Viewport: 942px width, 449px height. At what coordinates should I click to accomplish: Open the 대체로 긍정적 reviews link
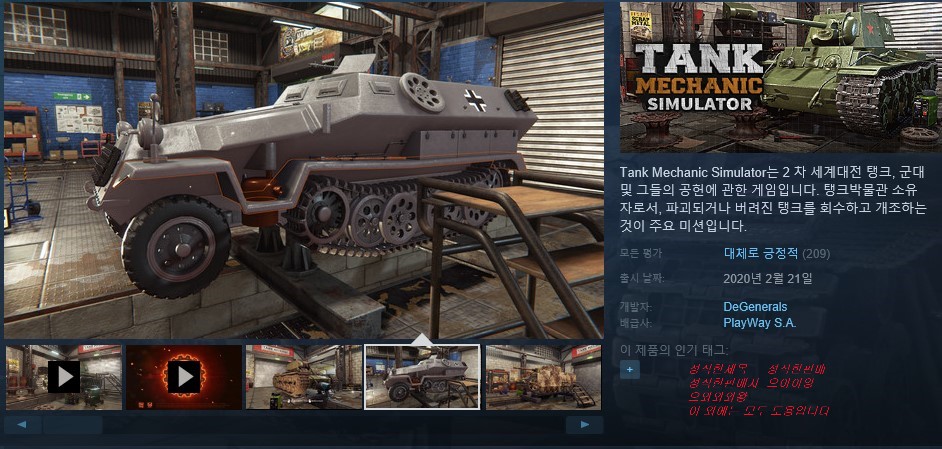pos(762,253)
